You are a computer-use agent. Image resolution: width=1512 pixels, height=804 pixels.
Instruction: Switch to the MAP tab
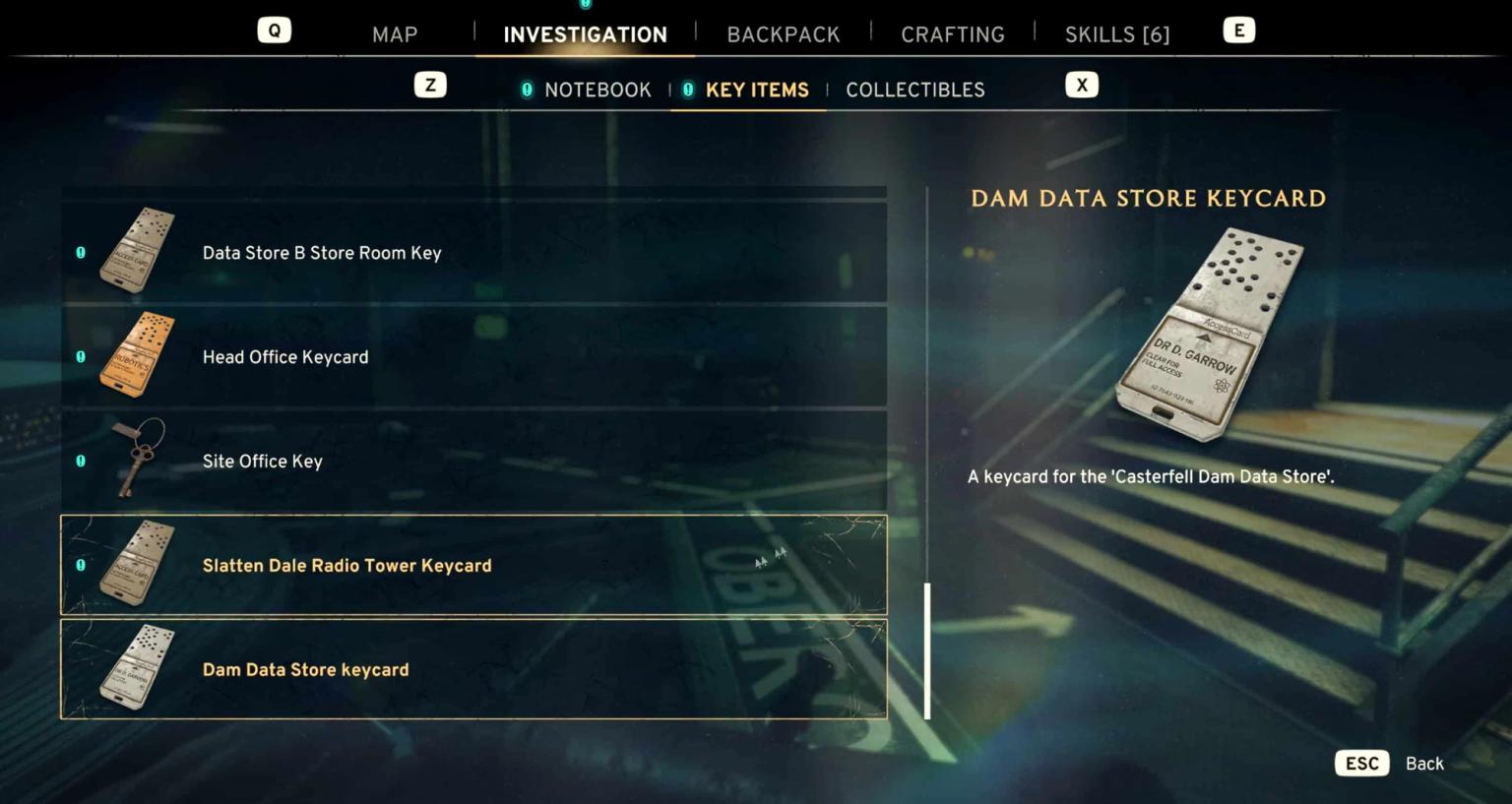coord(394,33)
